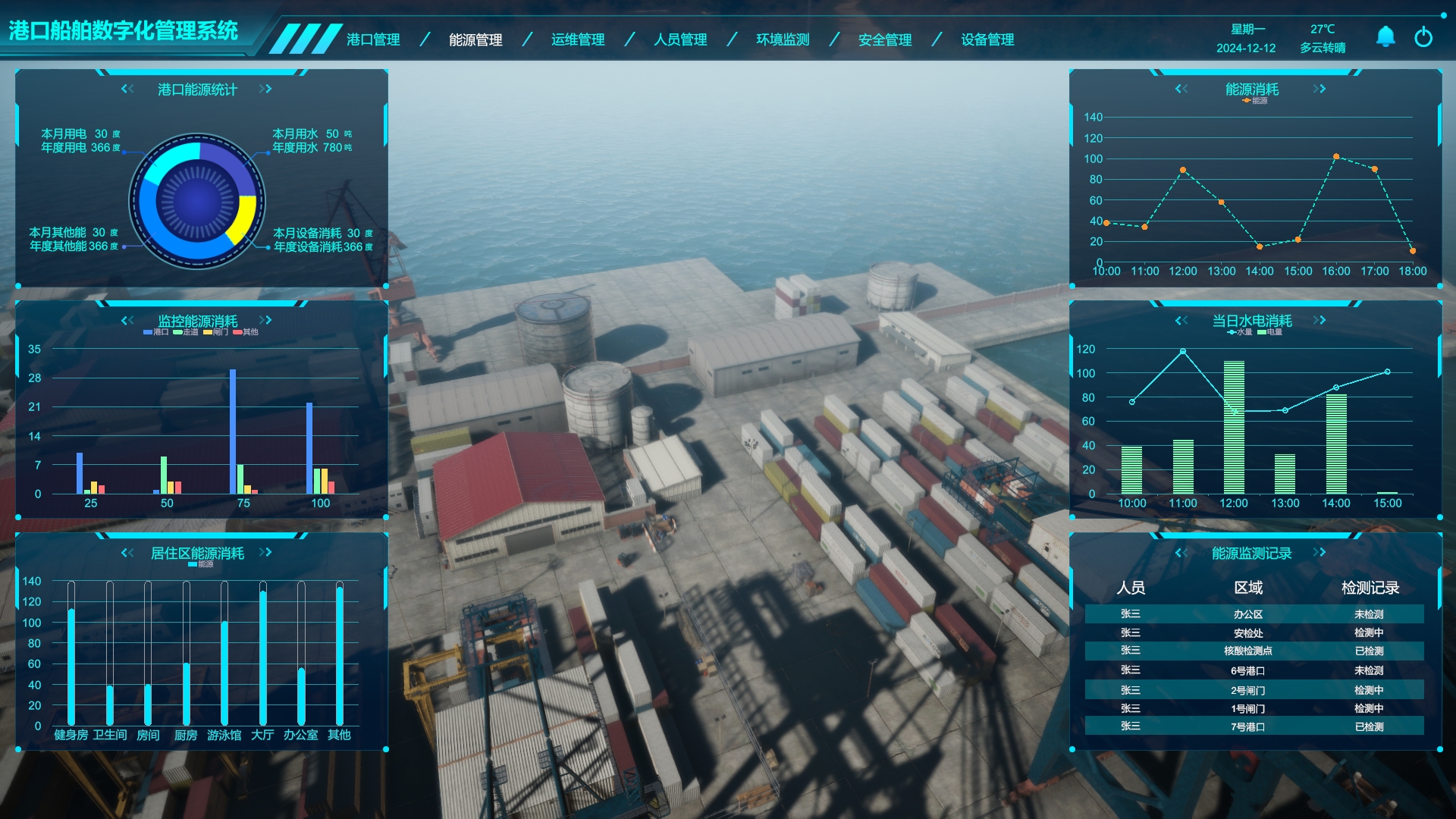Go to the 人员管理 tab
This screenshot has height=819, width=1456.
click(680, 39)
